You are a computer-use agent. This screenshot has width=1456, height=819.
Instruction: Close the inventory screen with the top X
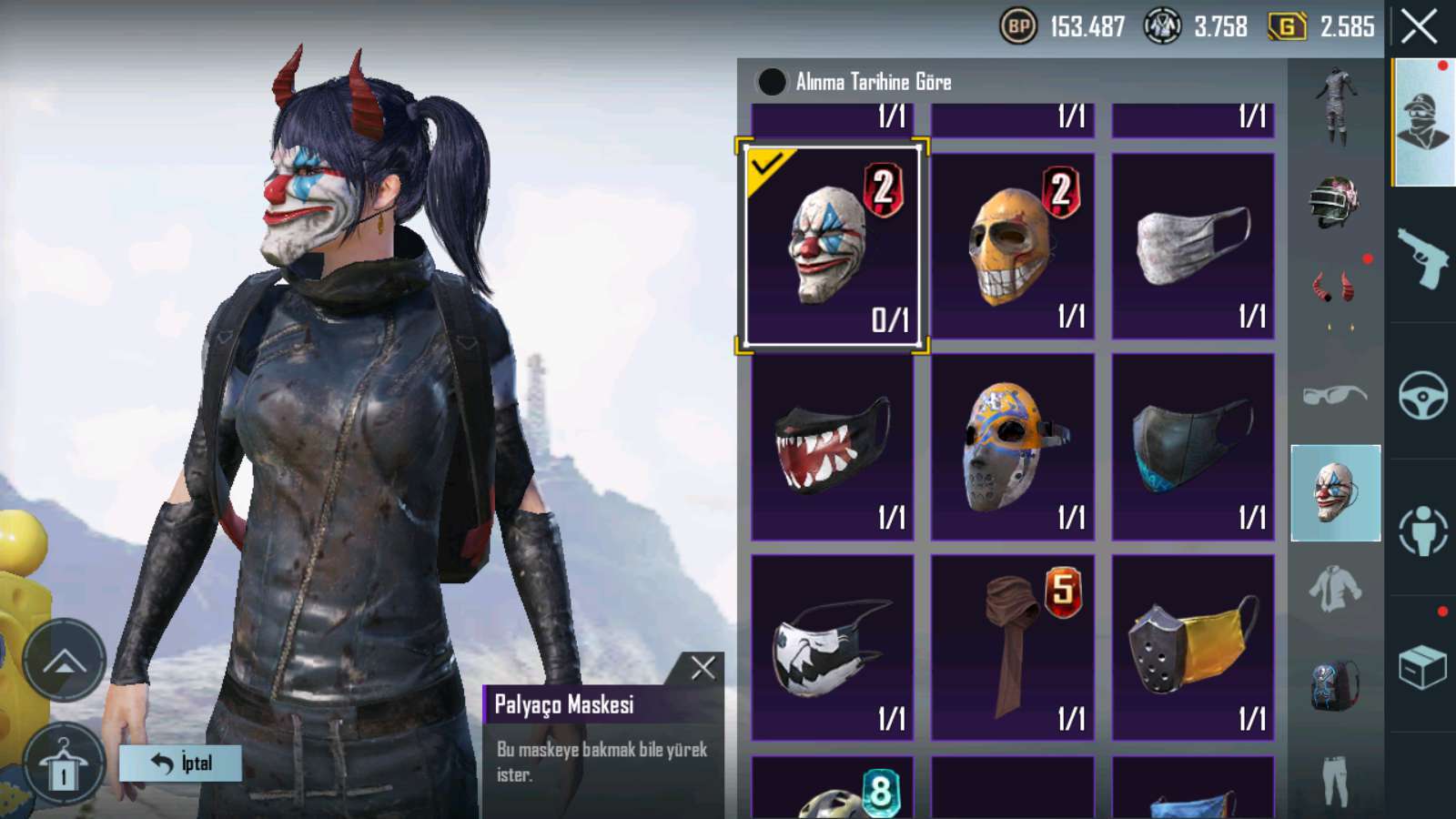(1419, 27)
